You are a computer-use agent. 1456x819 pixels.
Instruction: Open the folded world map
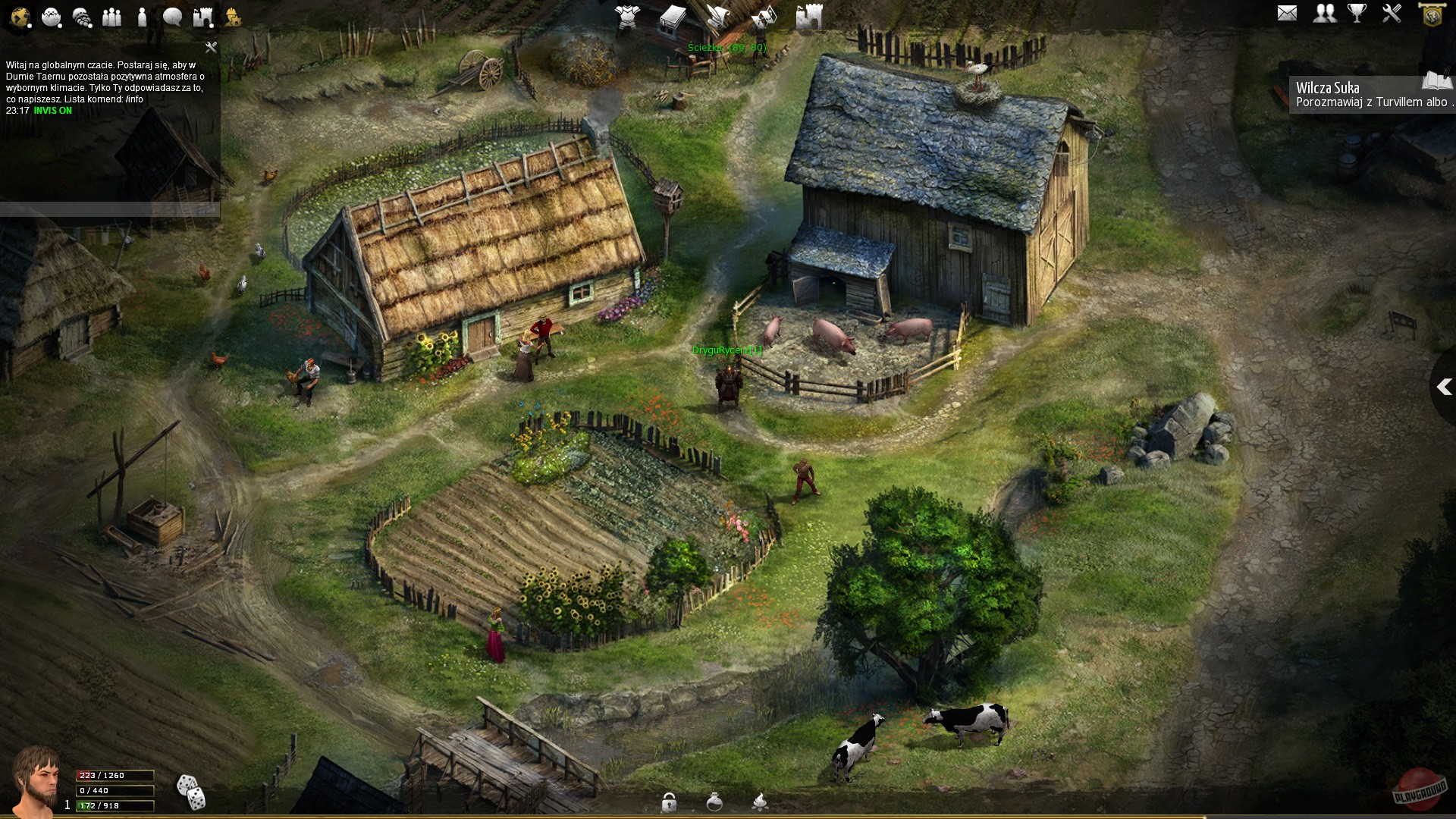coord(764,17)
